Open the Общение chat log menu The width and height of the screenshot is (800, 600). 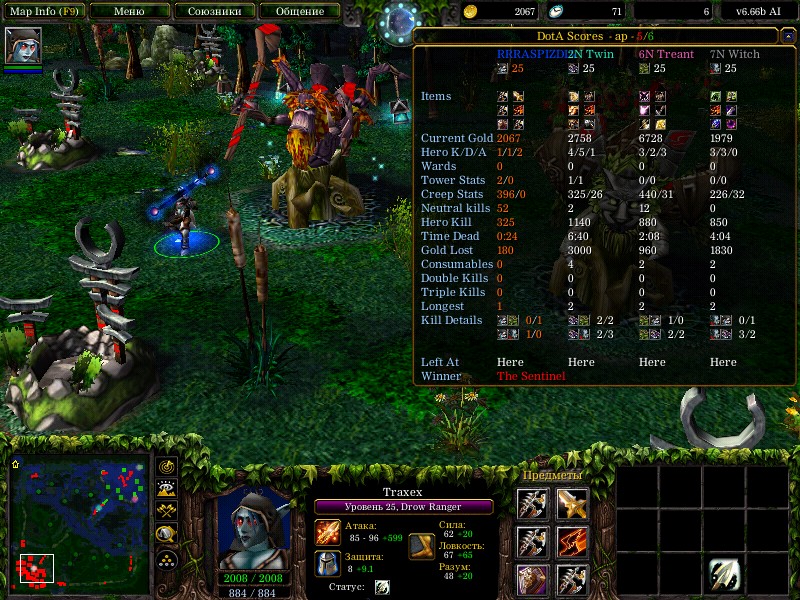pos(298,11)
